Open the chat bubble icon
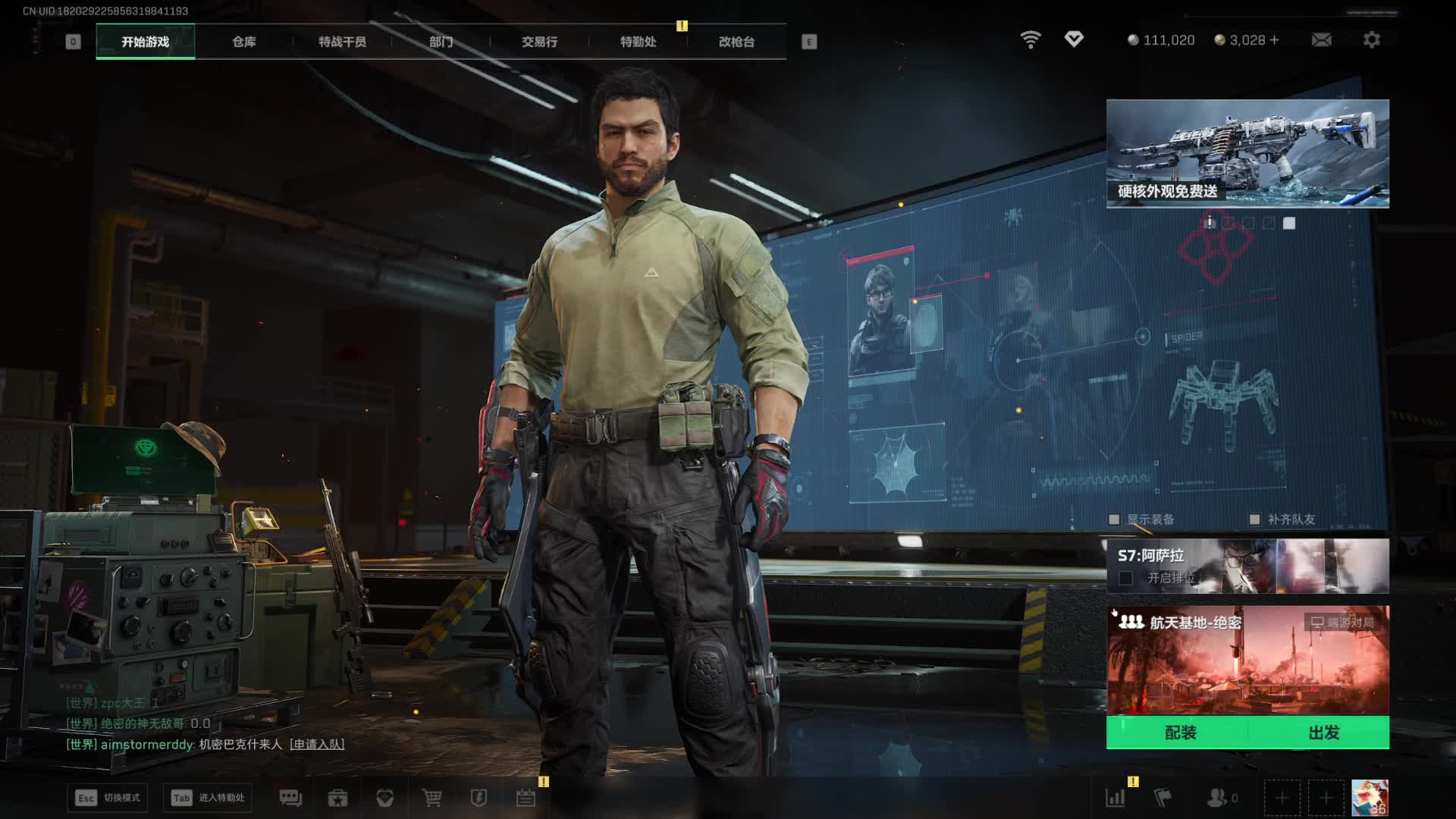The width and height of the screenshot is (1456, 819). click(290, 798)
